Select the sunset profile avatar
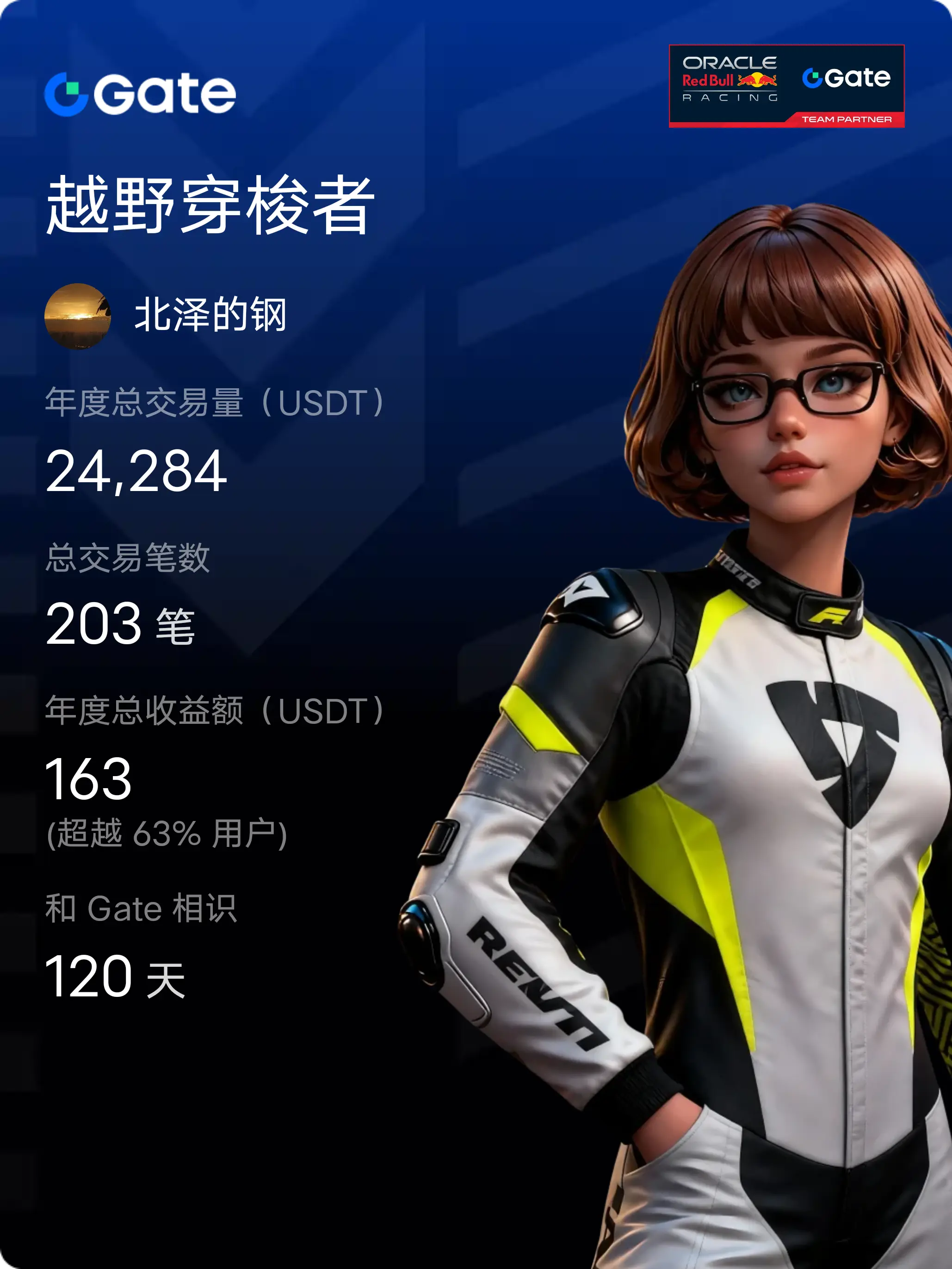 pos(77,316)
